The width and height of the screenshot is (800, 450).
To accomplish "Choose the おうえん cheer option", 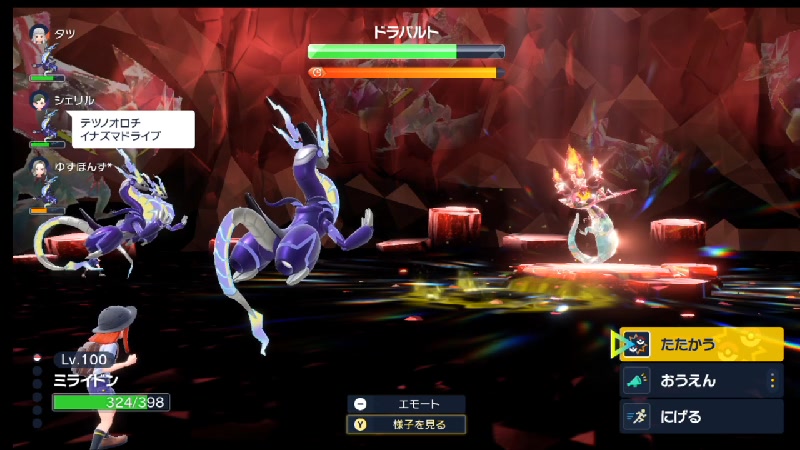I will coord(688,381).
